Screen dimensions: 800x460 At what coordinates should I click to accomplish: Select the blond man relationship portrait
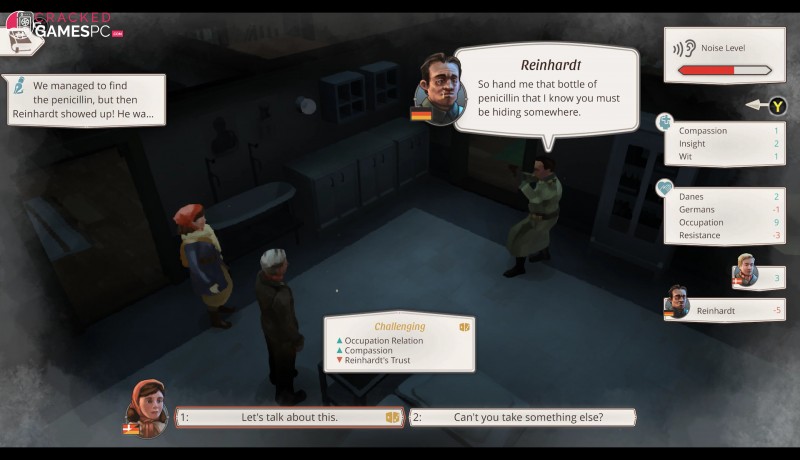pyautogui.click(x=745, y=270)
